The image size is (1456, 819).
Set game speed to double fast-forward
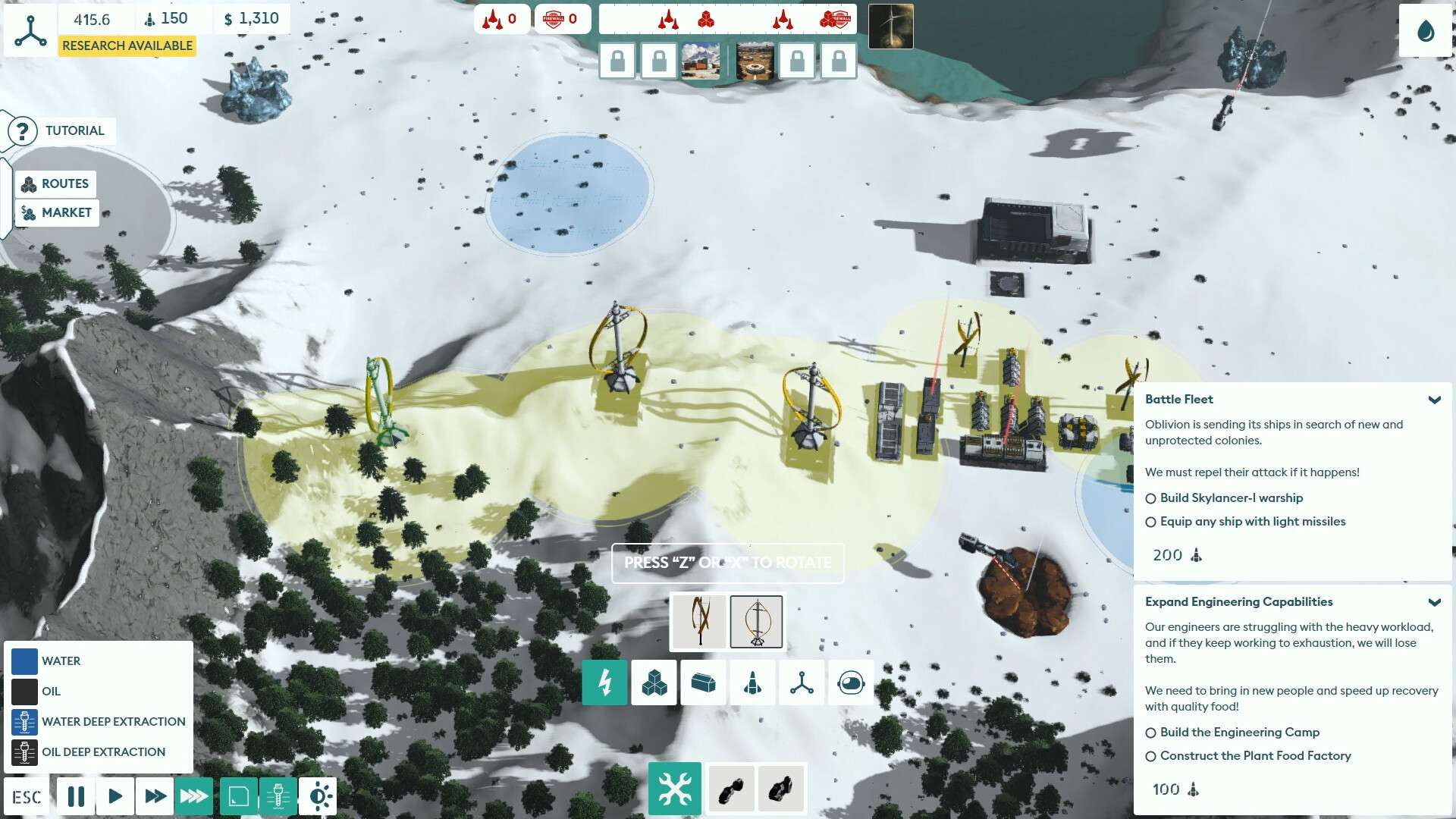155,796
